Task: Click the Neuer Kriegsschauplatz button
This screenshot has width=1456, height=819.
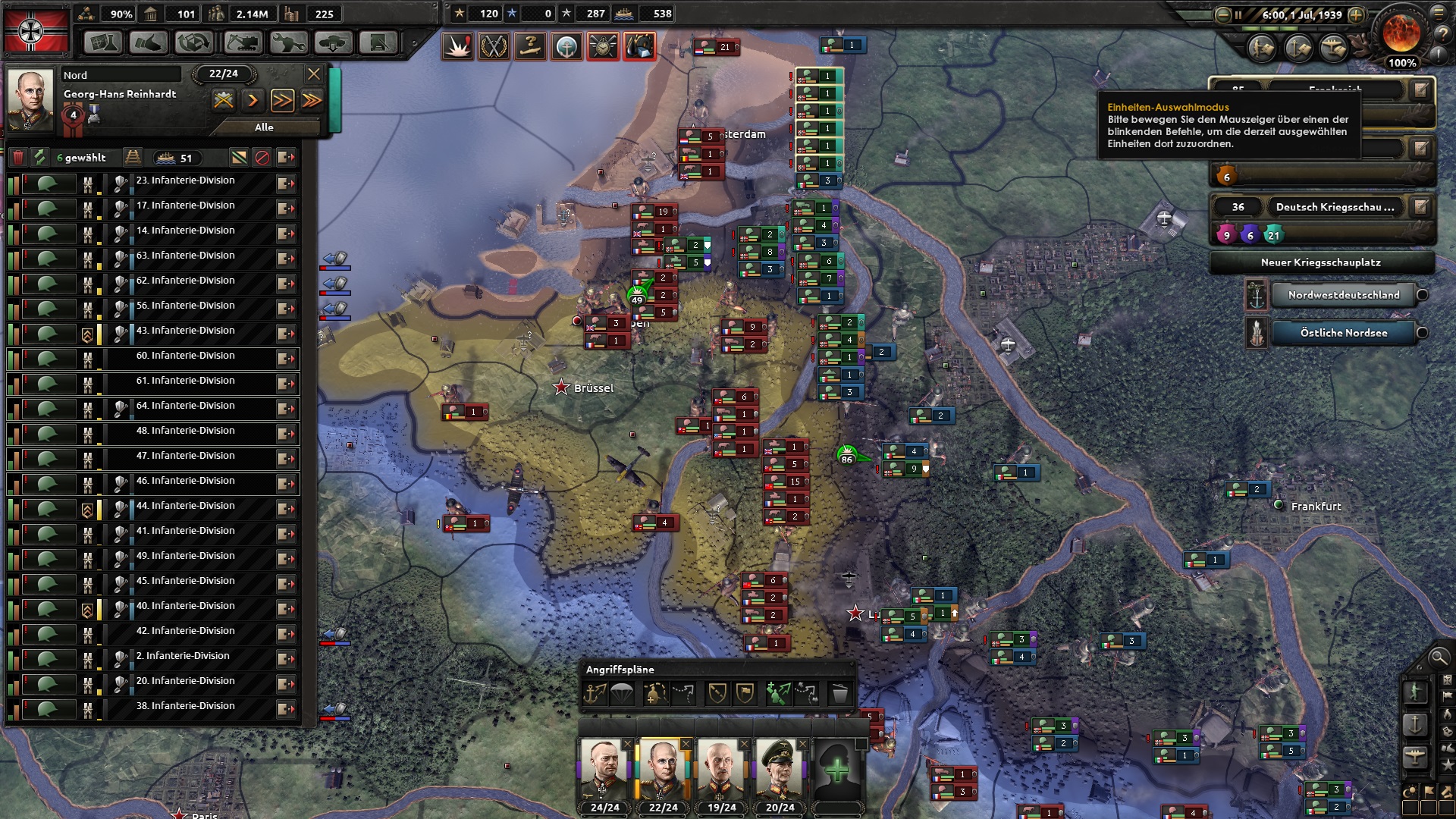Action: [x=1321, y=262]
